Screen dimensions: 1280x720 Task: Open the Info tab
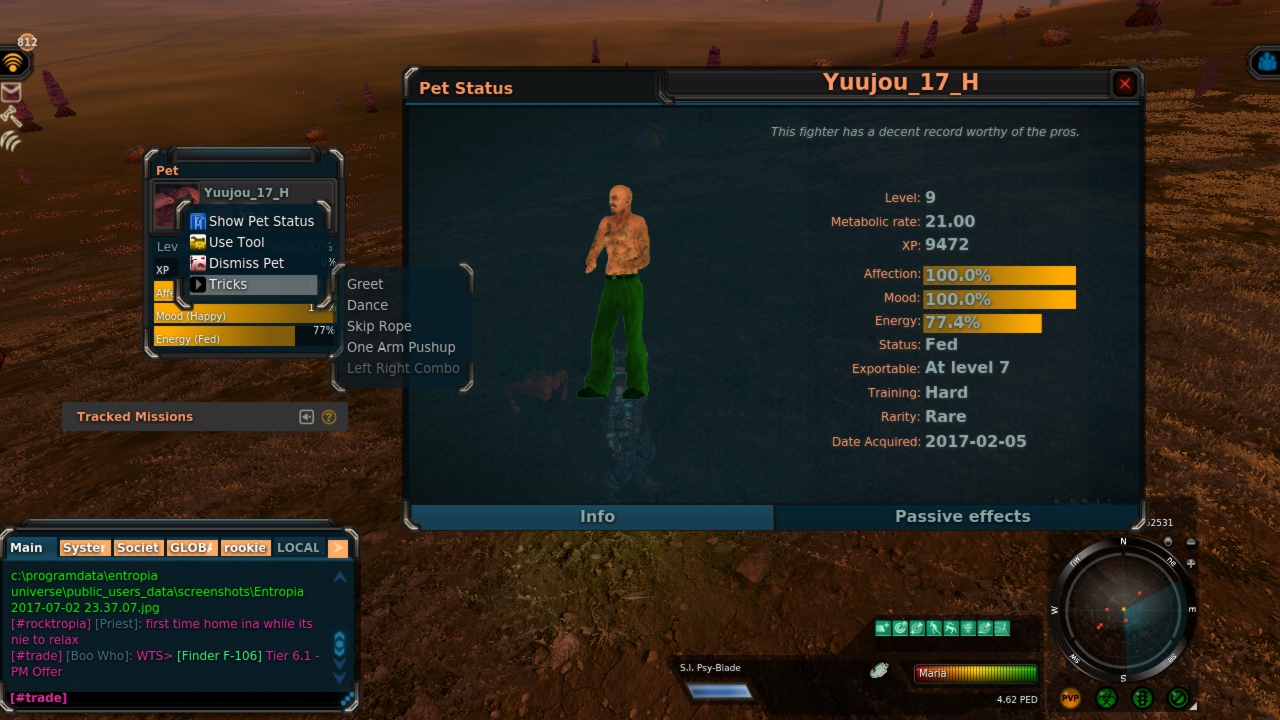pos(597,516)
